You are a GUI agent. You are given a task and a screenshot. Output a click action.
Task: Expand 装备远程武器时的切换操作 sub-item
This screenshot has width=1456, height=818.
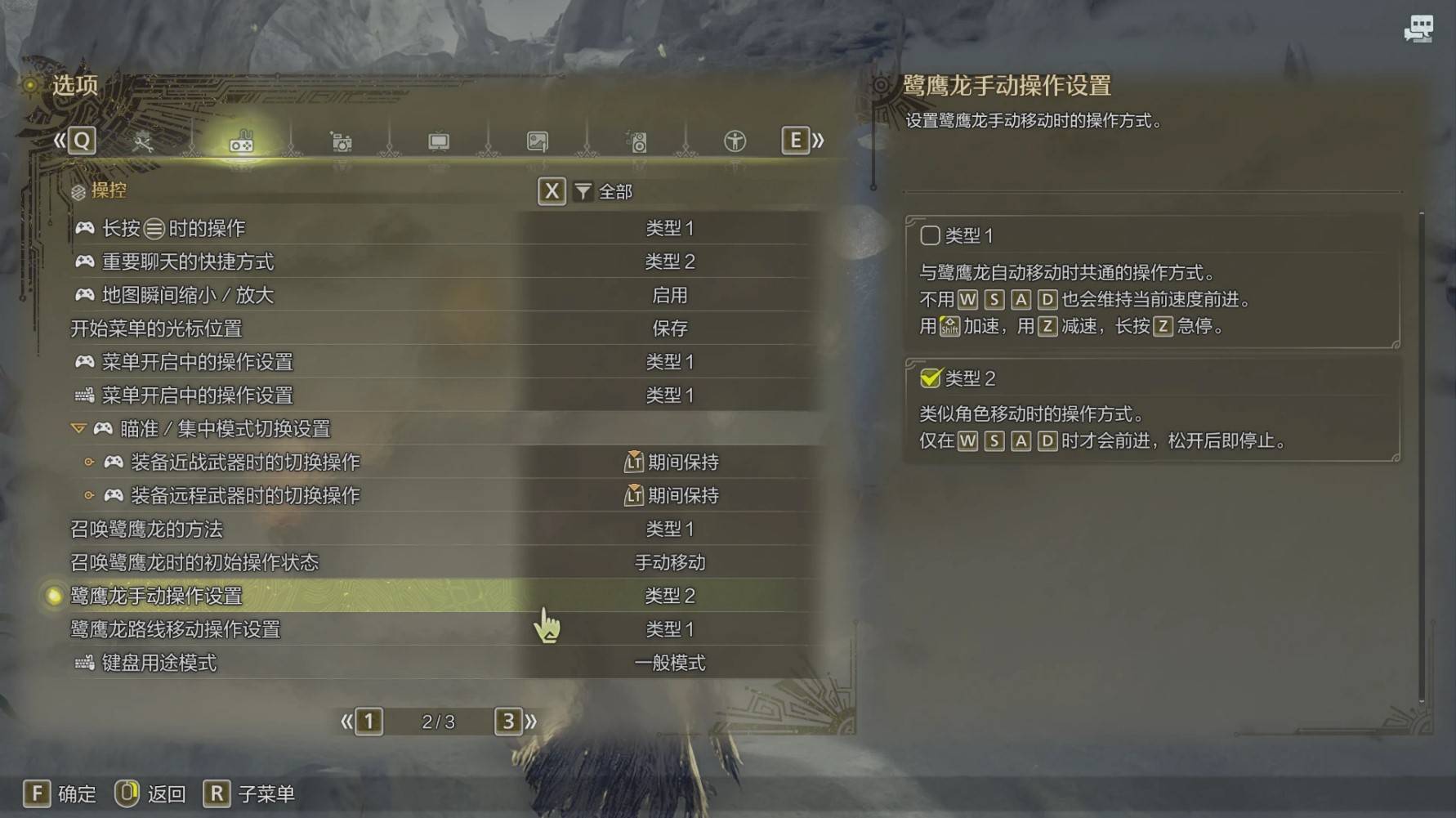click(90, 495)
